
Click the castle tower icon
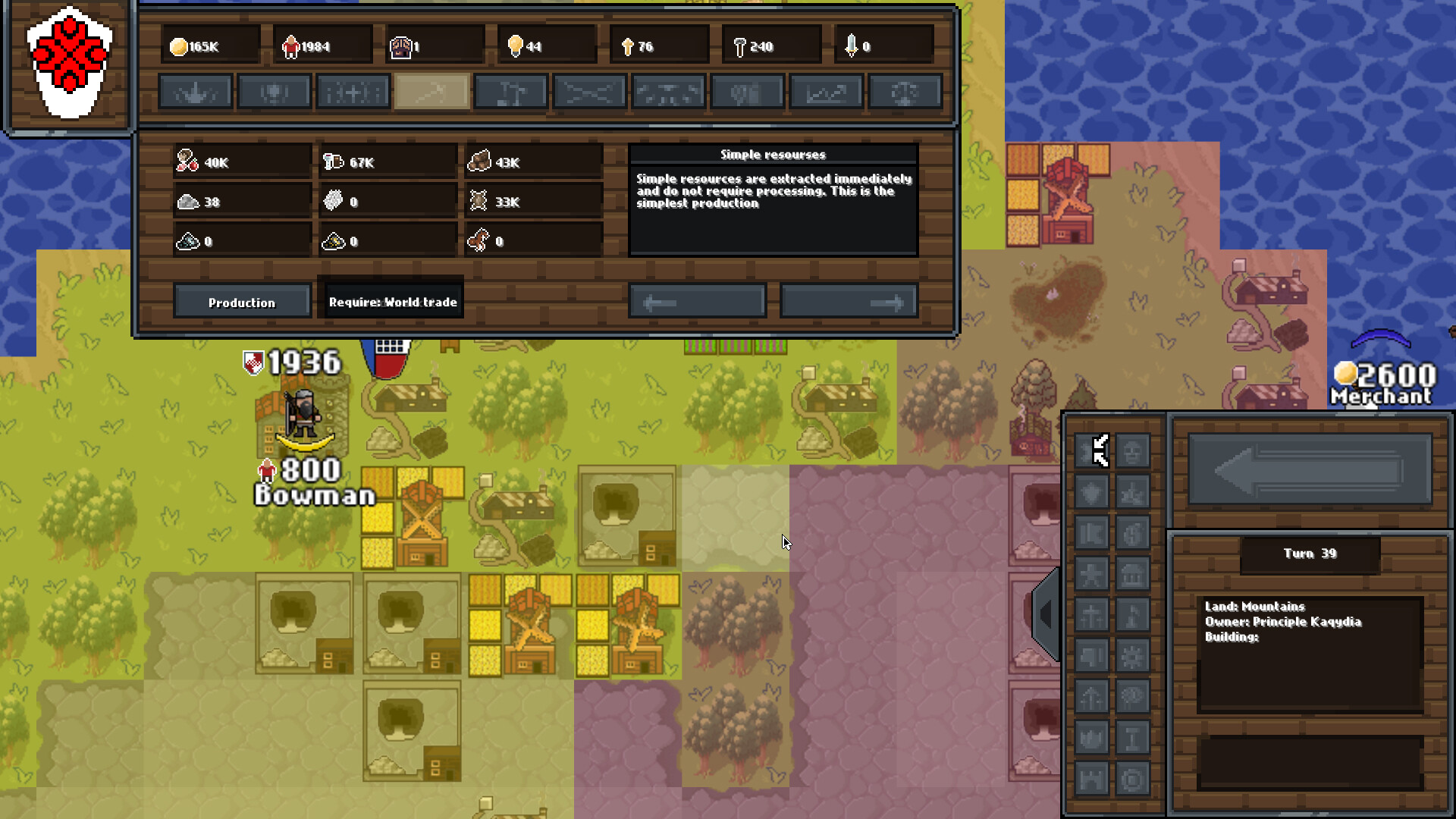tap(1091, 780)
